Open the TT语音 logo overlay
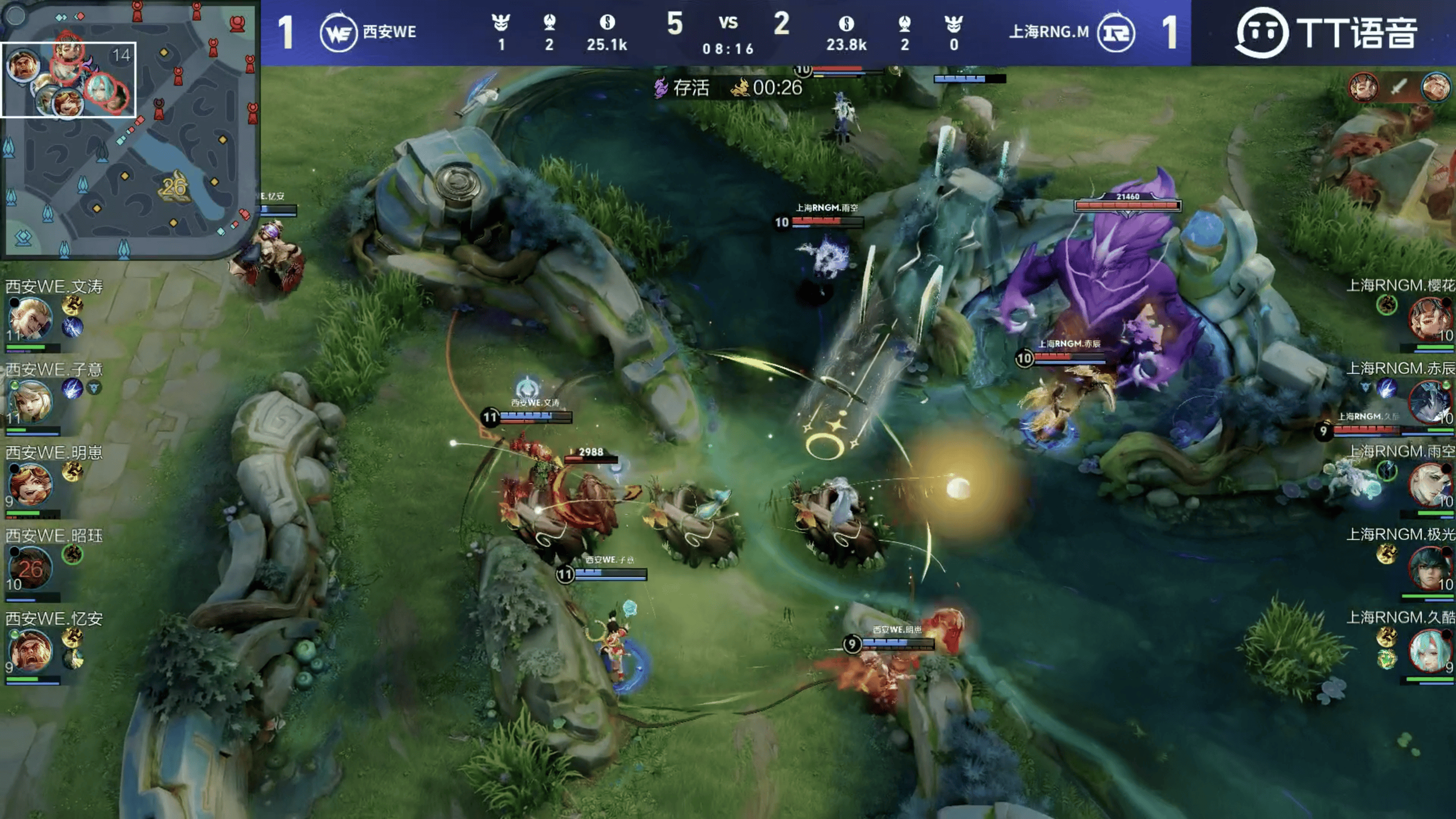Screen dimensions: 1456x819 (1326, 33)
